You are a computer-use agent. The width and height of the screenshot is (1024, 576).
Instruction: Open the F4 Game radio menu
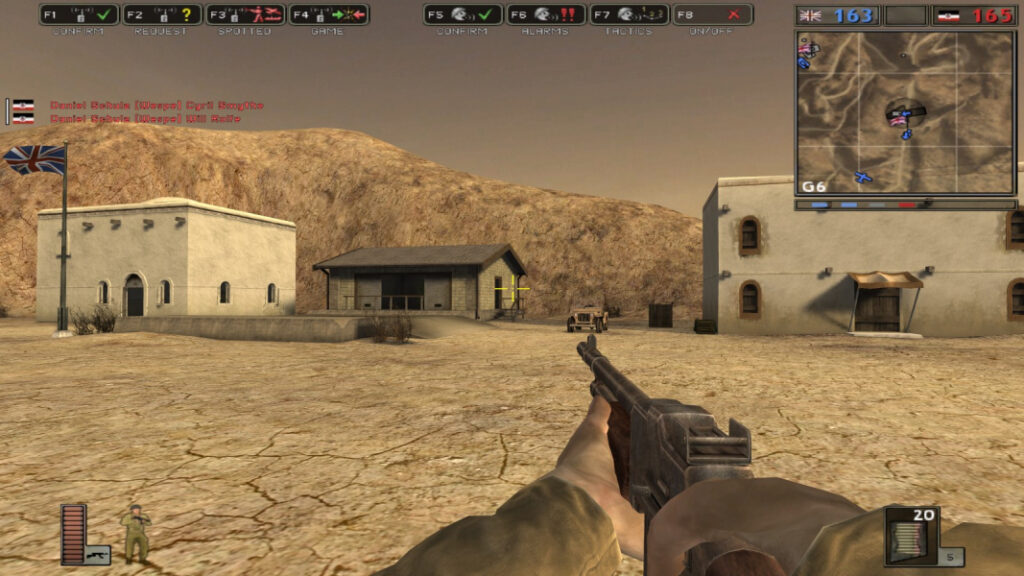(x=328, y=15)
